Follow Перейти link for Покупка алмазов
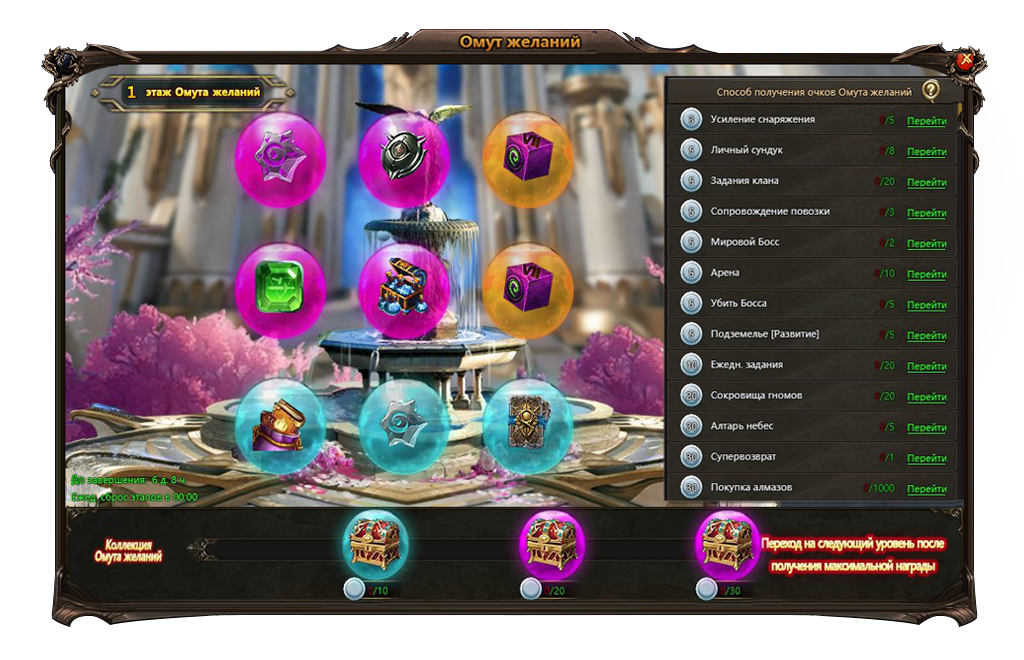The height and width of the screenshot is (660, 1024). 926,489
